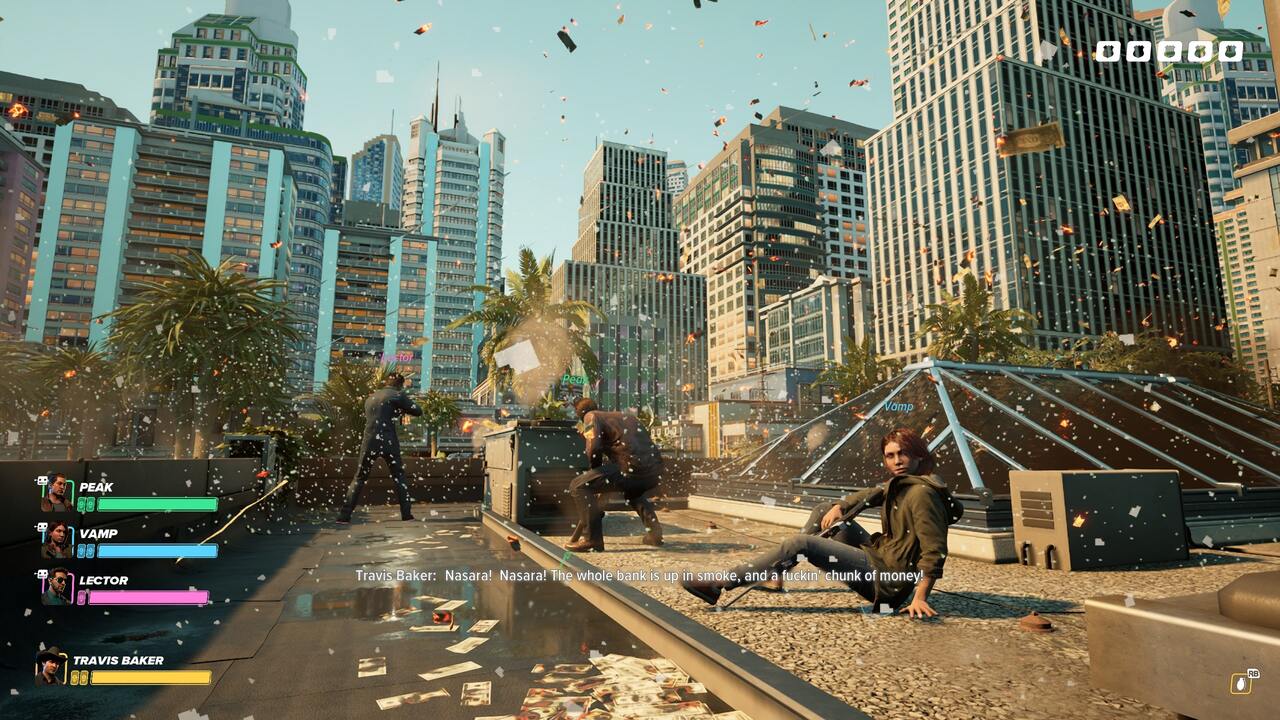Viewport: 1280px width, 720px height.
Task: Select the VAMP name label
Action: [x=98, y=534]
